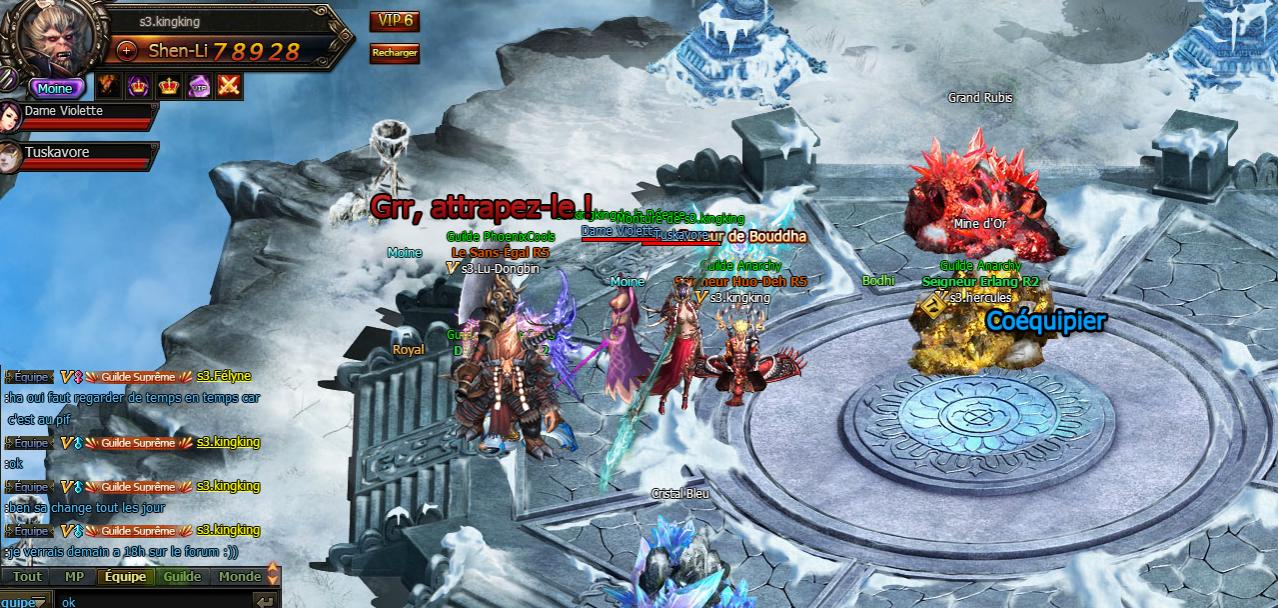Click the purple VIP gem buff icon
This screenshot has height=608, width=1278.
(199, 86)
